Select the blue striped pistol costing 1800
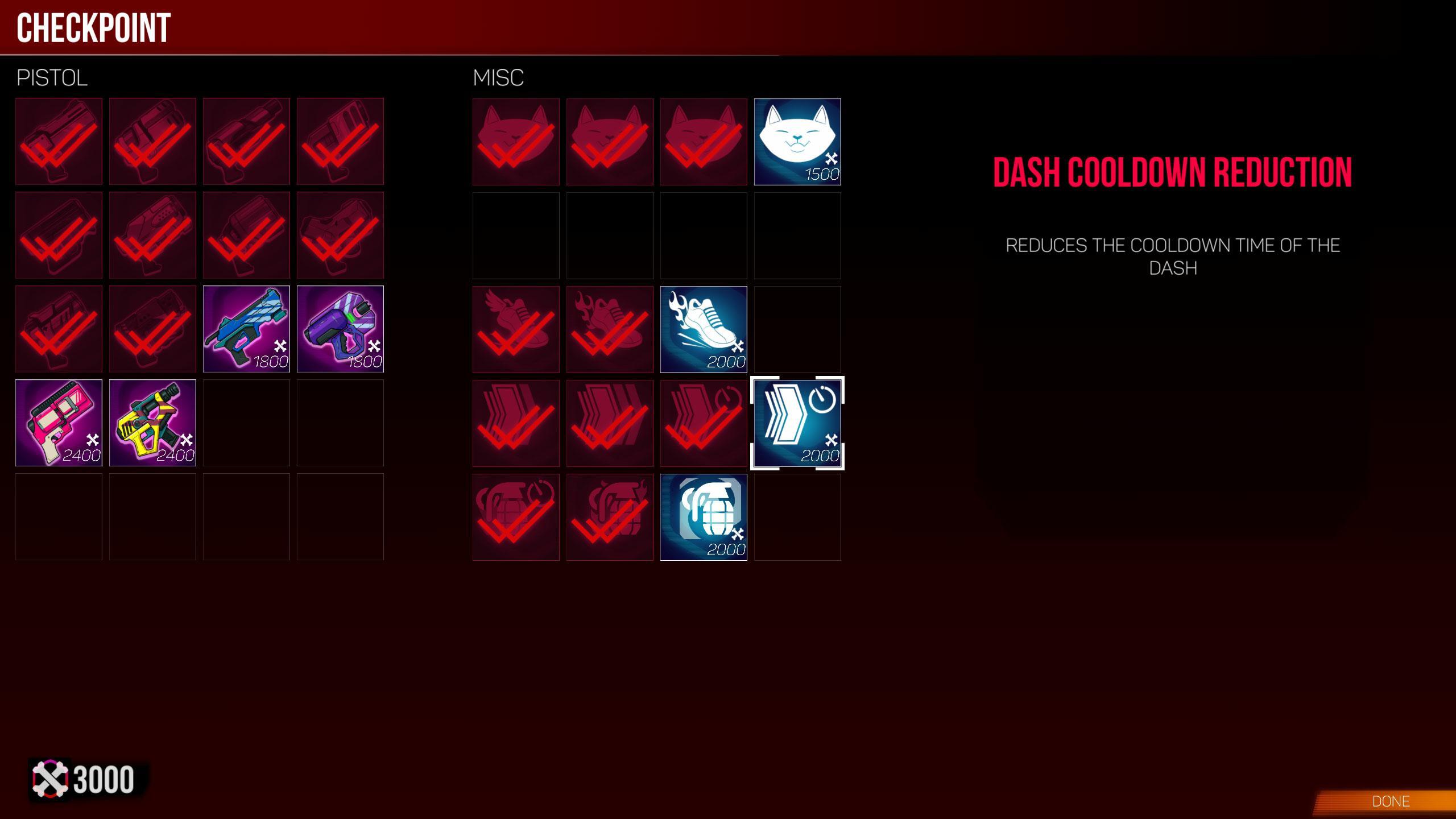The image size is (1456, 819). click(246, 328)
